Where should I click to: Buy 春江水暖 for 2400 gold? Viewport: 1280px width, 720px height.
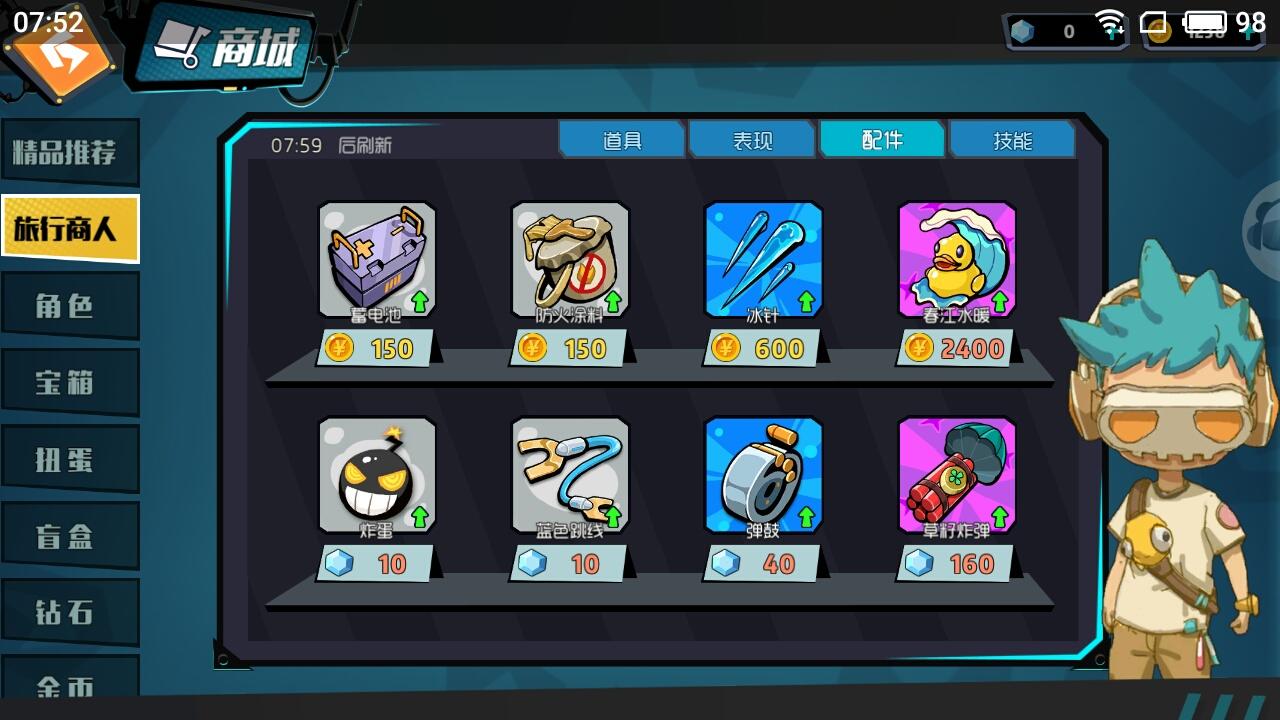957,349
